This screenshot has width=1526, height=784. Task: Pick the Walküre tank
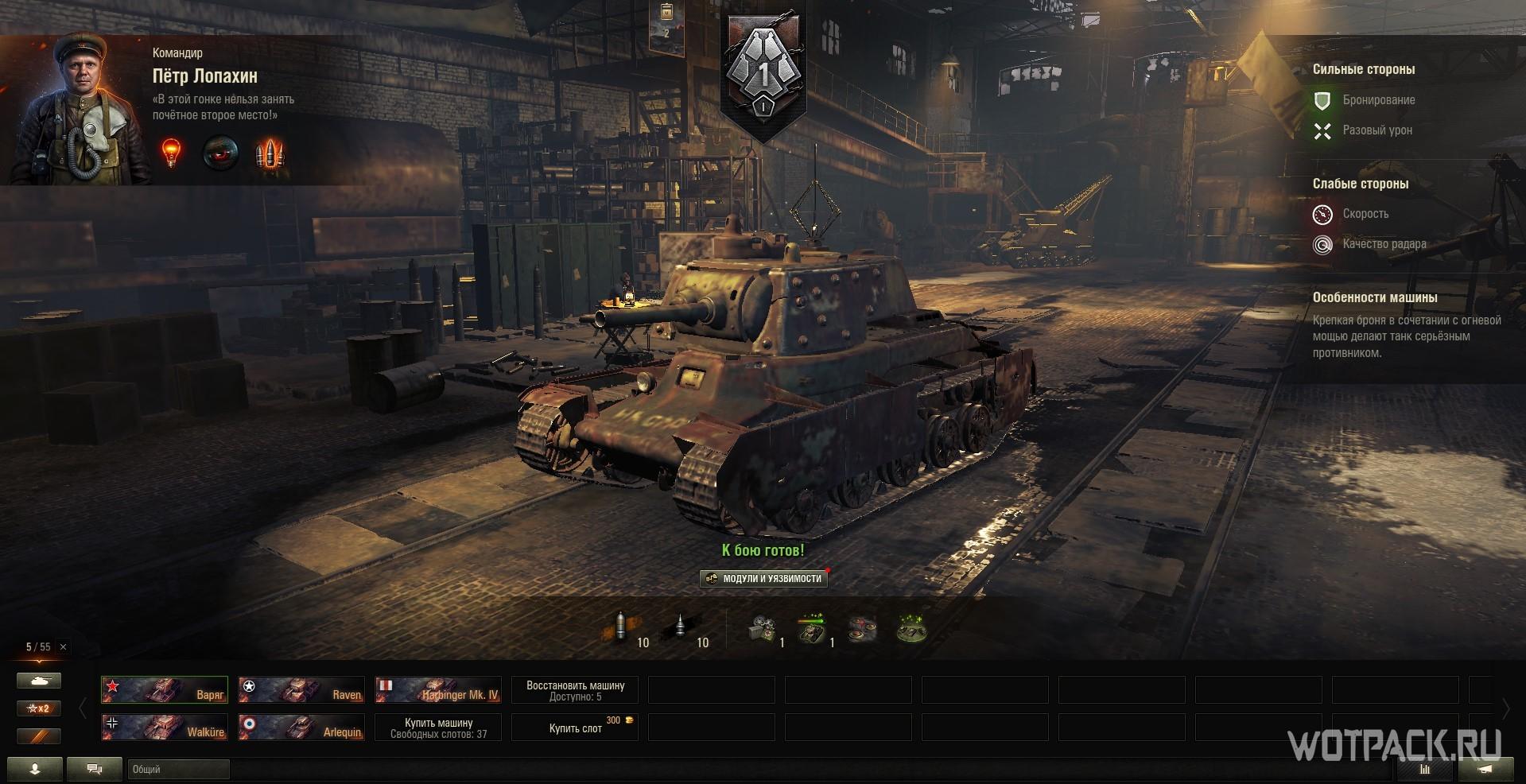tap(165, 727)
